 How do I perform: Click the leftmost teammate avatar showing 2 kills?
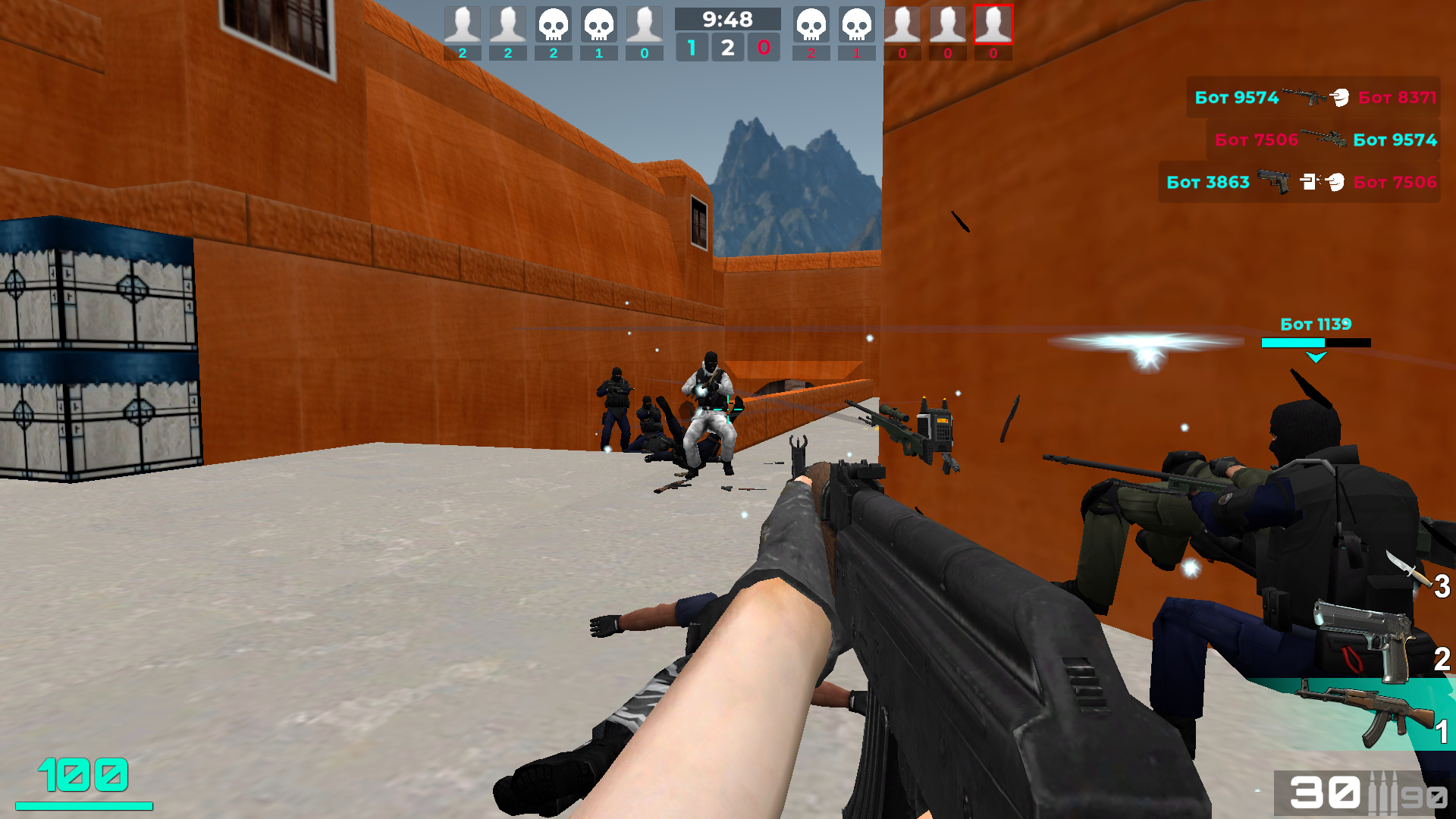click(x=463, y=25)
